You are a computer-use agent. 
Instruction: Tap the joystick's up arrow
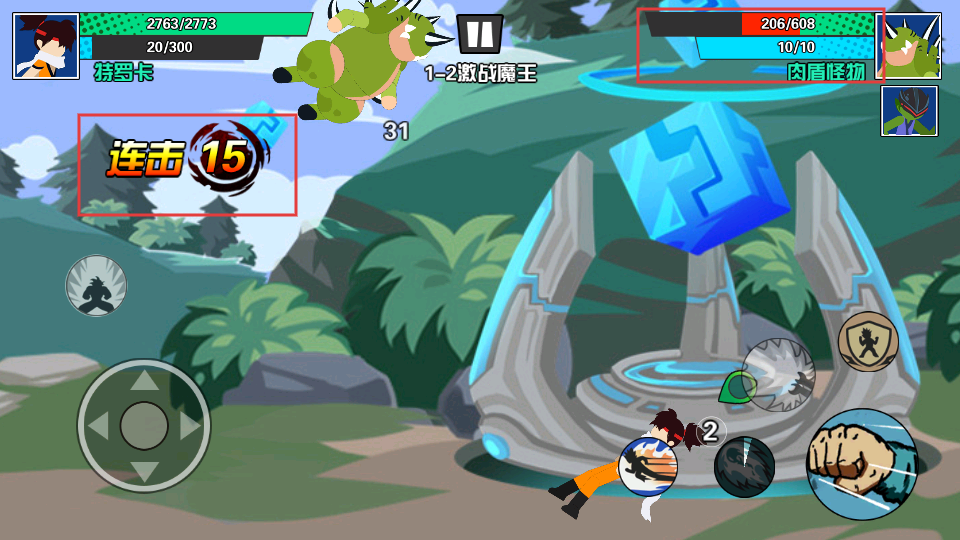pyautogui.click(x=144, y=380)
